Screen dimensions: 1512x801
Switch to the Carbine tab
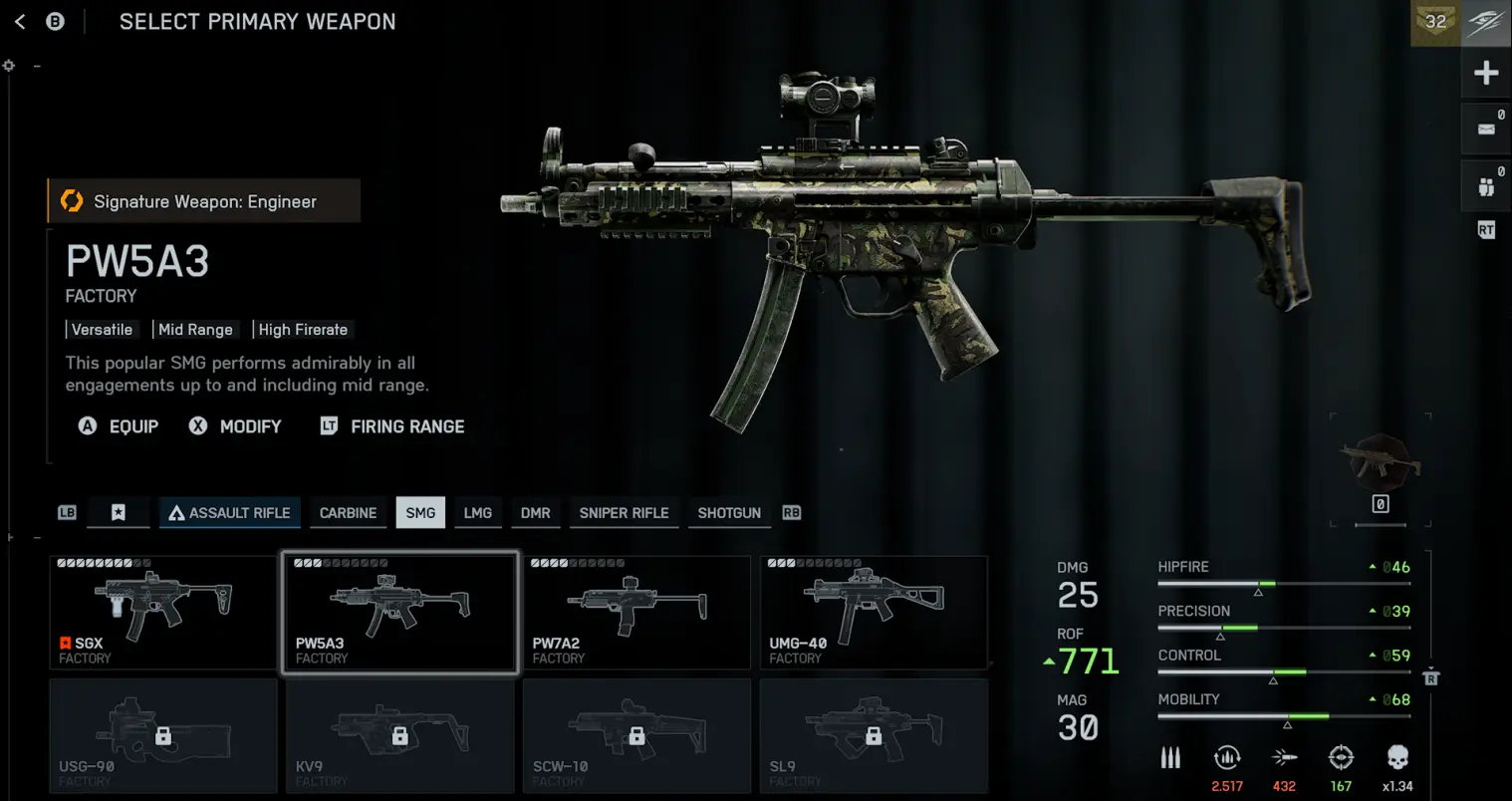point(348,513)
